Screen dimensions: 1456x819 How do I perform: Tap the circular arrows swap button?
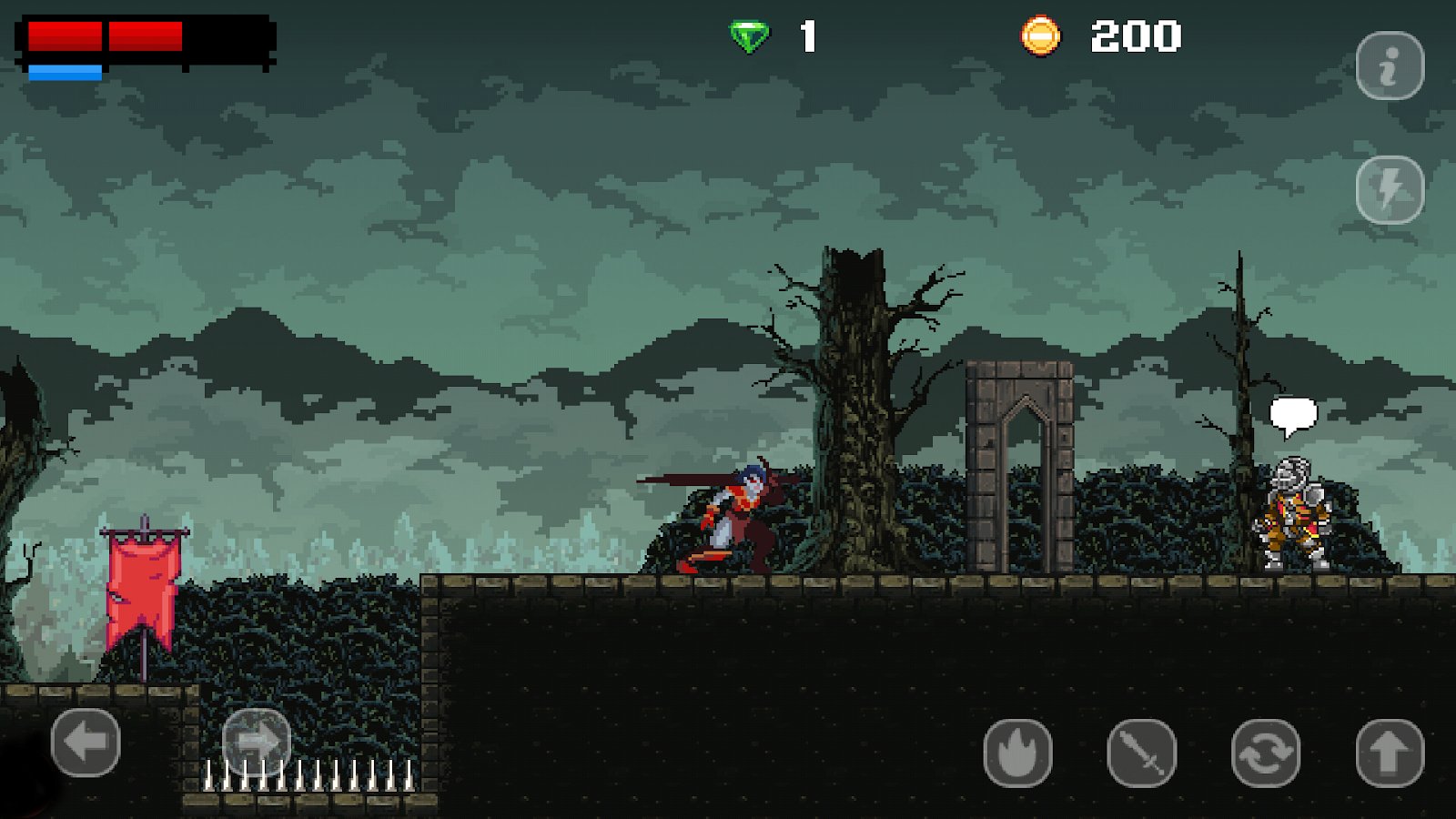(1265, 753)
